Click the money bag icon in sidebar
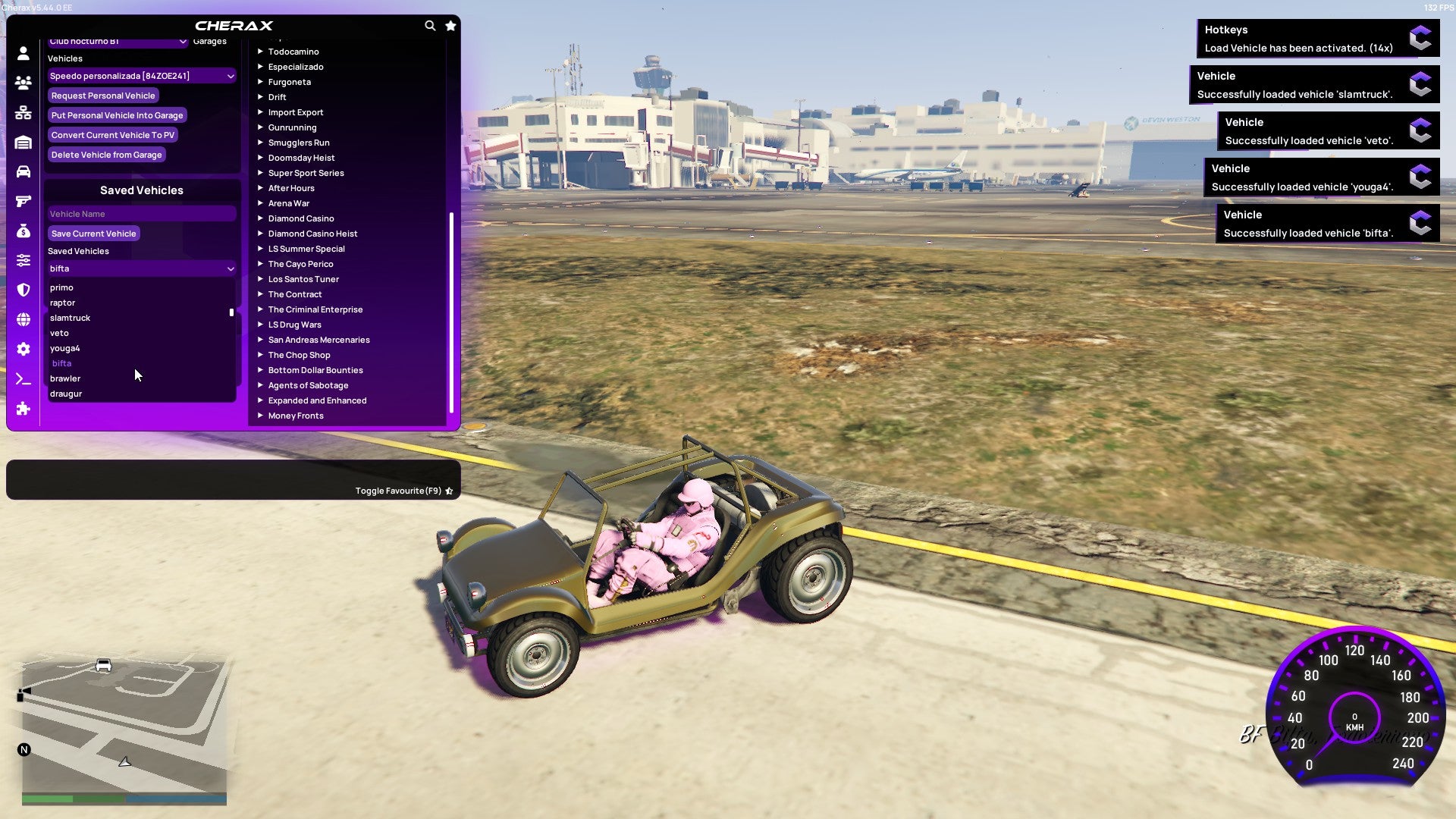The height and width of the screenshot is (819, 1456). tap(23, 231)
